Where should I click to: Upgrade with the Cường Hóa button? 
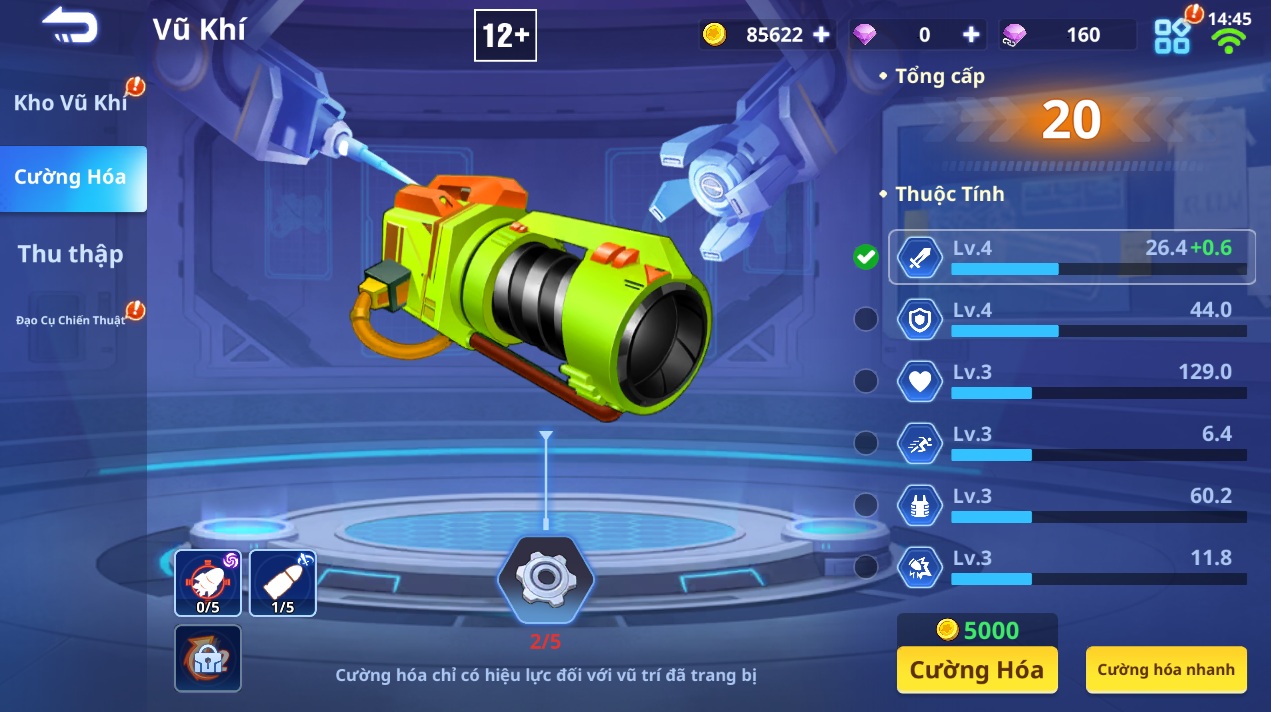tap(976, 670)
